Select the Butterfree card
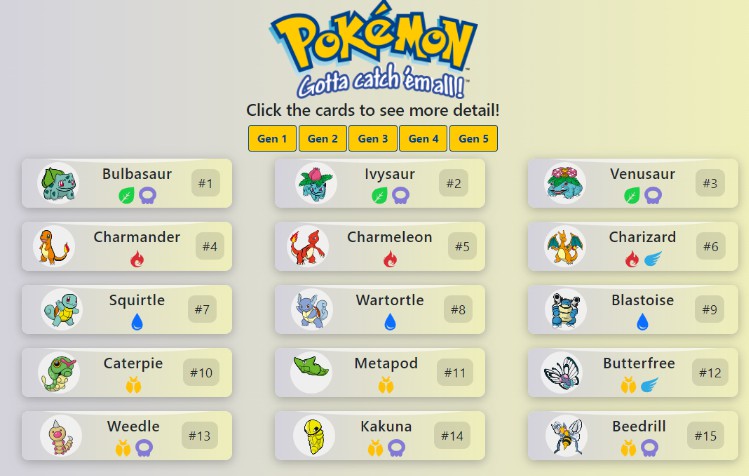This screenshot has height=476, width=749. [632, 373]
